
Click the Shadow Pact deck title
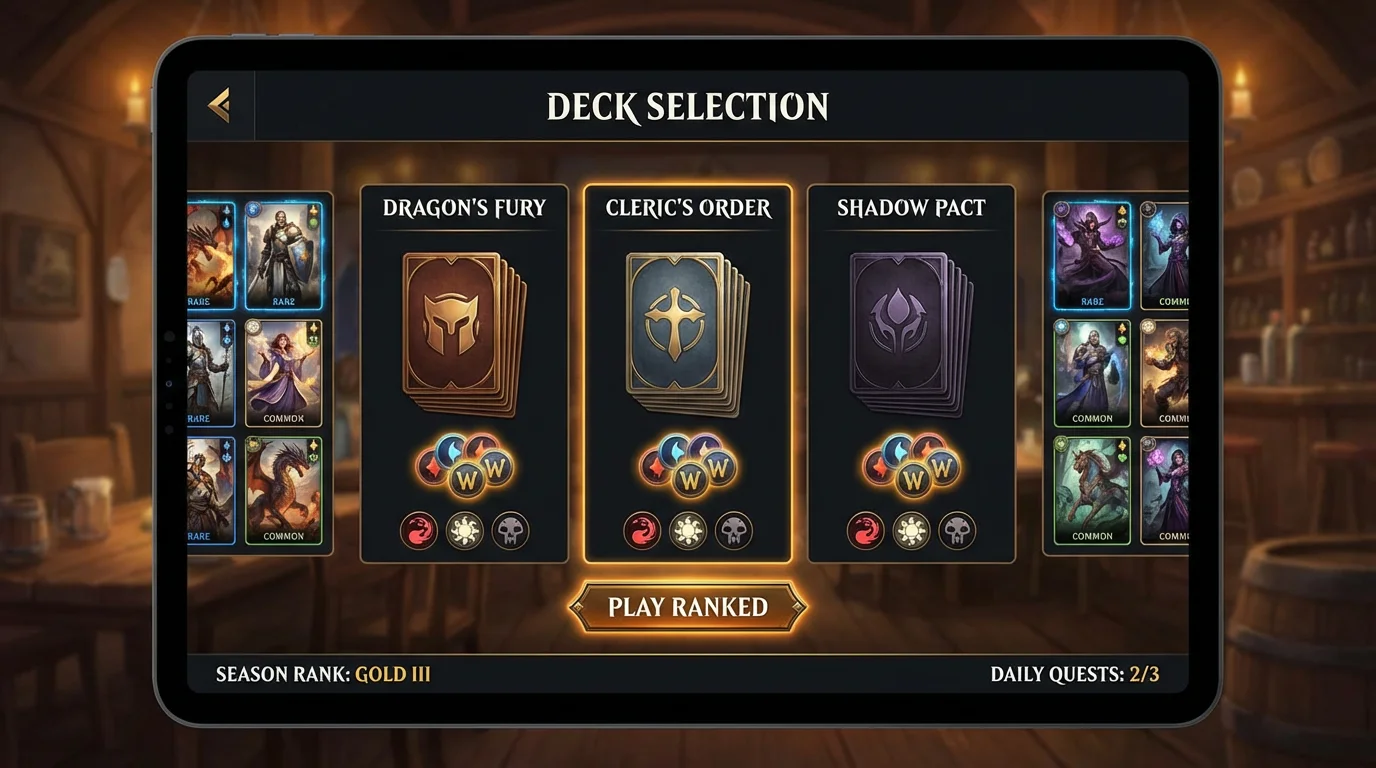(911, 207)
